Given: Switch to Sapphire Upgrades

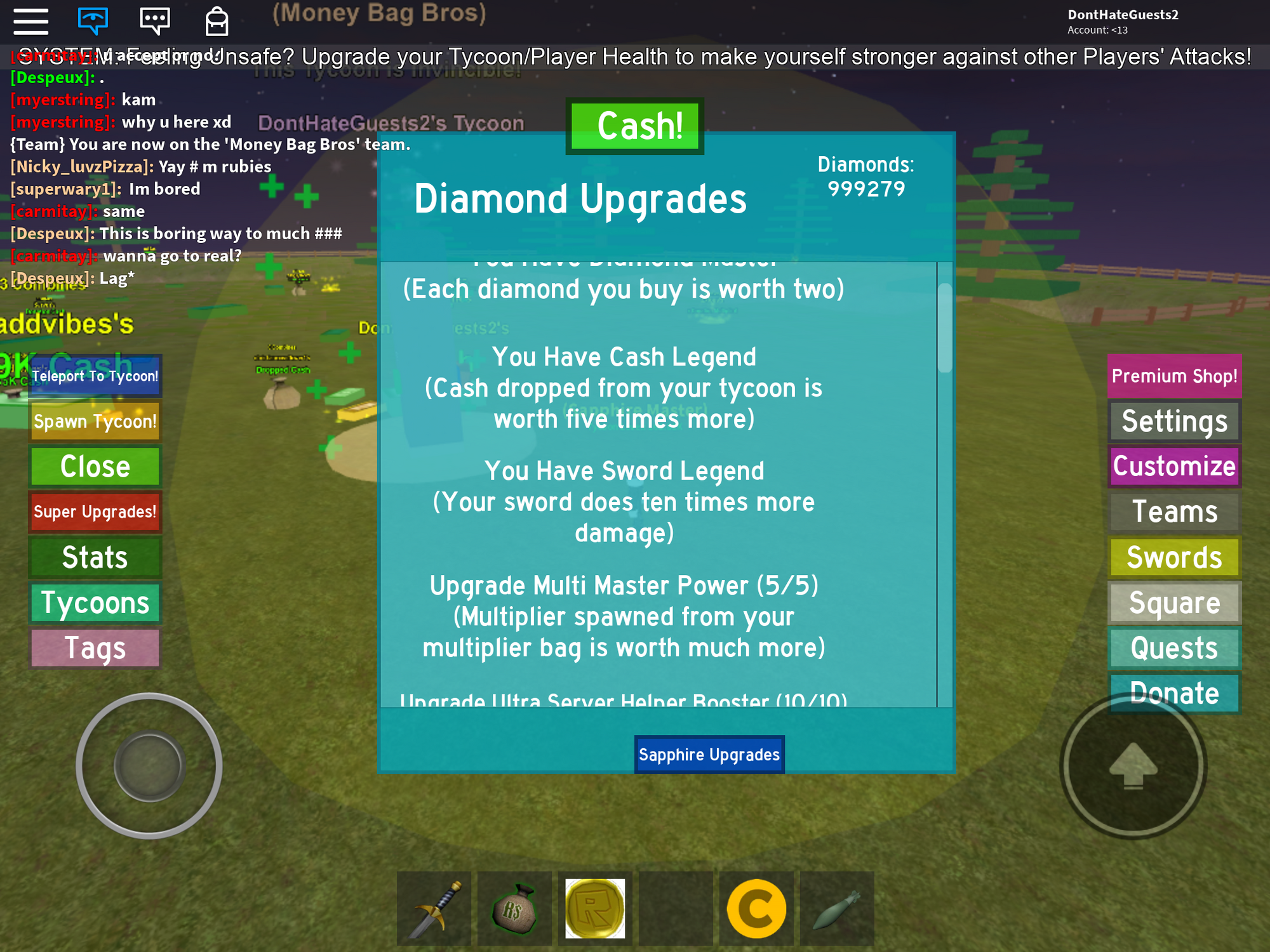Looking at the screenshot, I should pyautogui.click(x=709, y=754).
